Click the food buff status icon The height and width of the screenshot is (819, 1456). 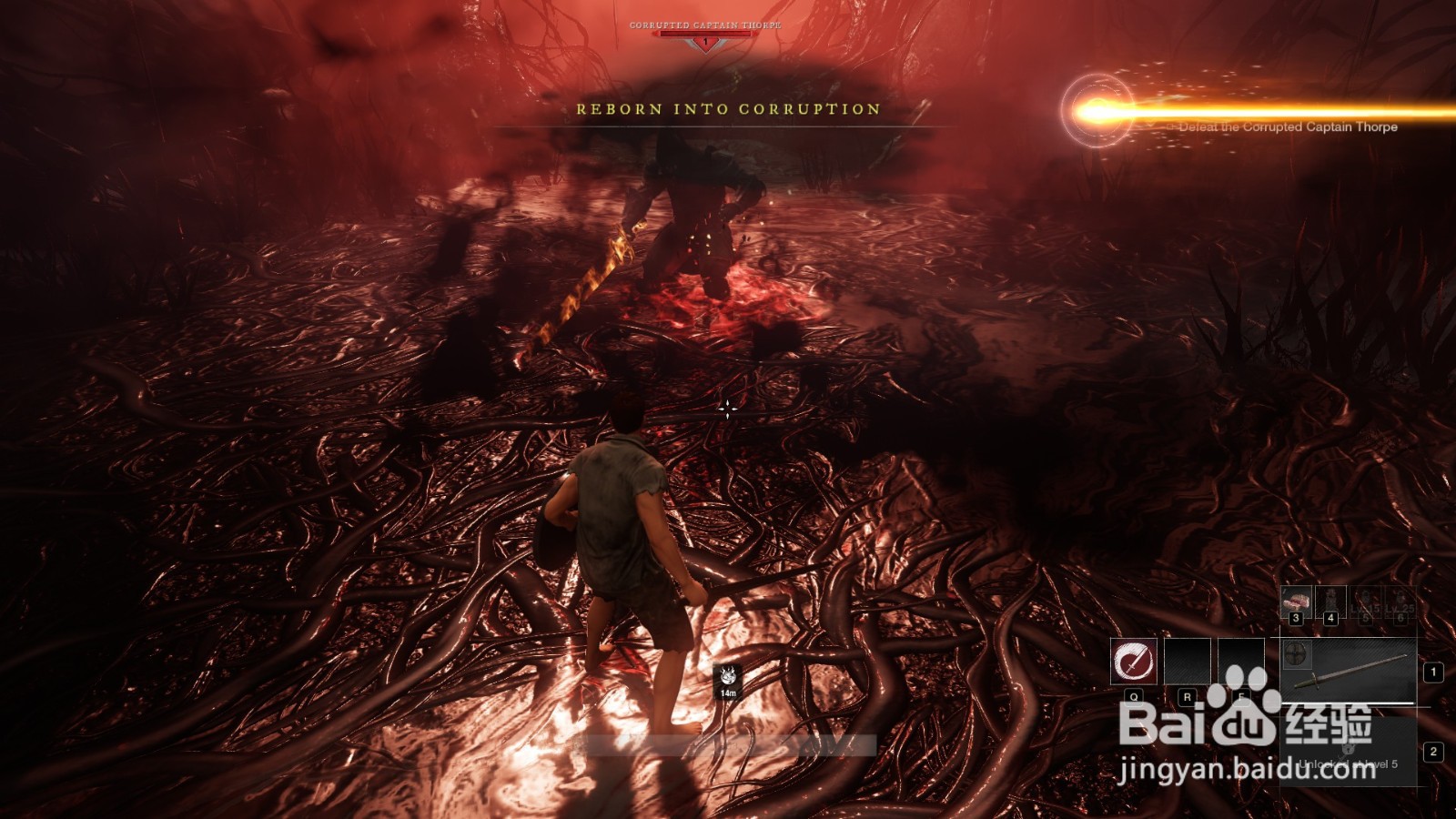tap(728, 675)
